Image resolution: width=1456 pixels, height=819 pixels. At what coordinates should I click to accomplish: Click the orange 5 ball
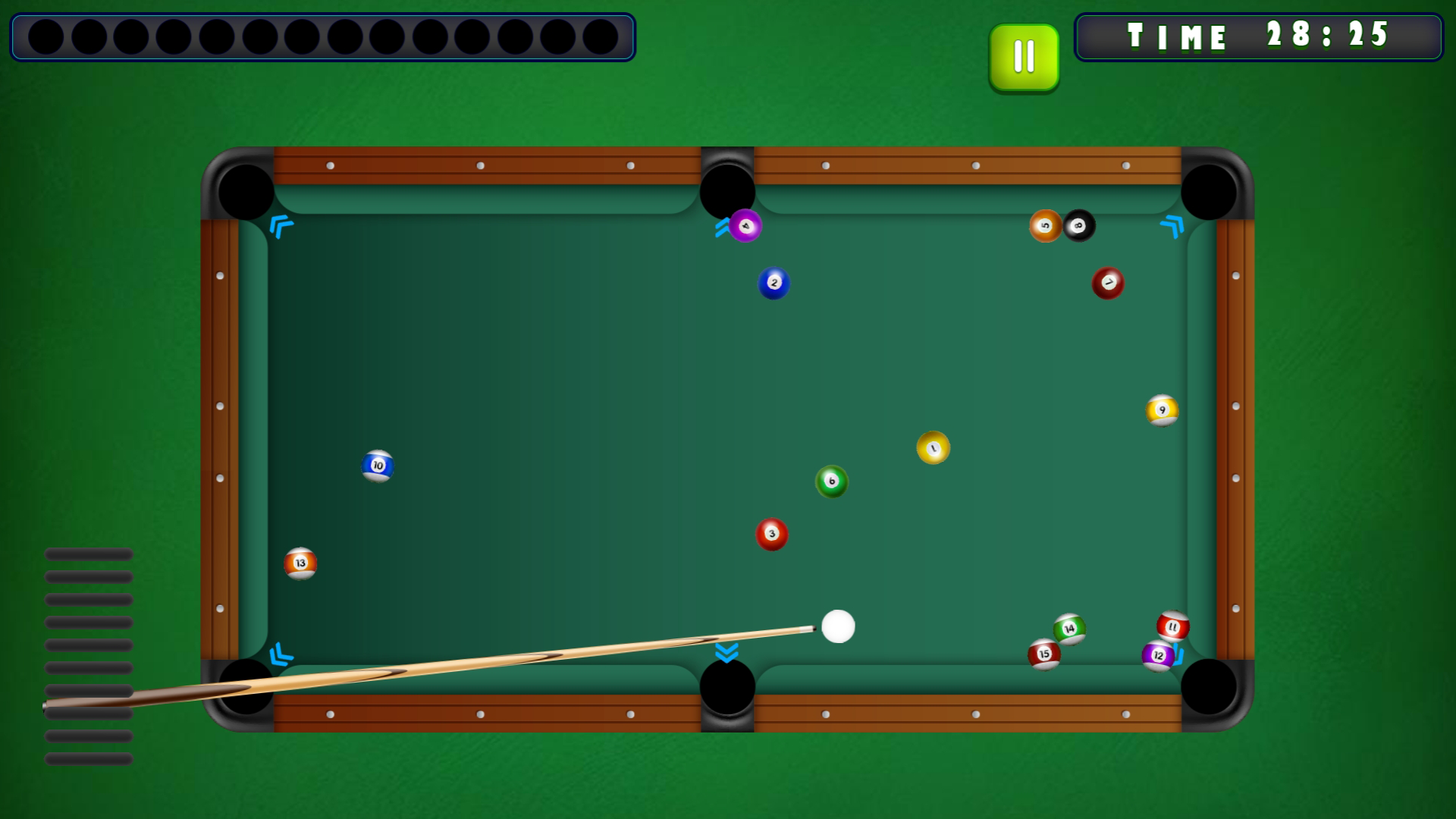(x=1046, y=226)
